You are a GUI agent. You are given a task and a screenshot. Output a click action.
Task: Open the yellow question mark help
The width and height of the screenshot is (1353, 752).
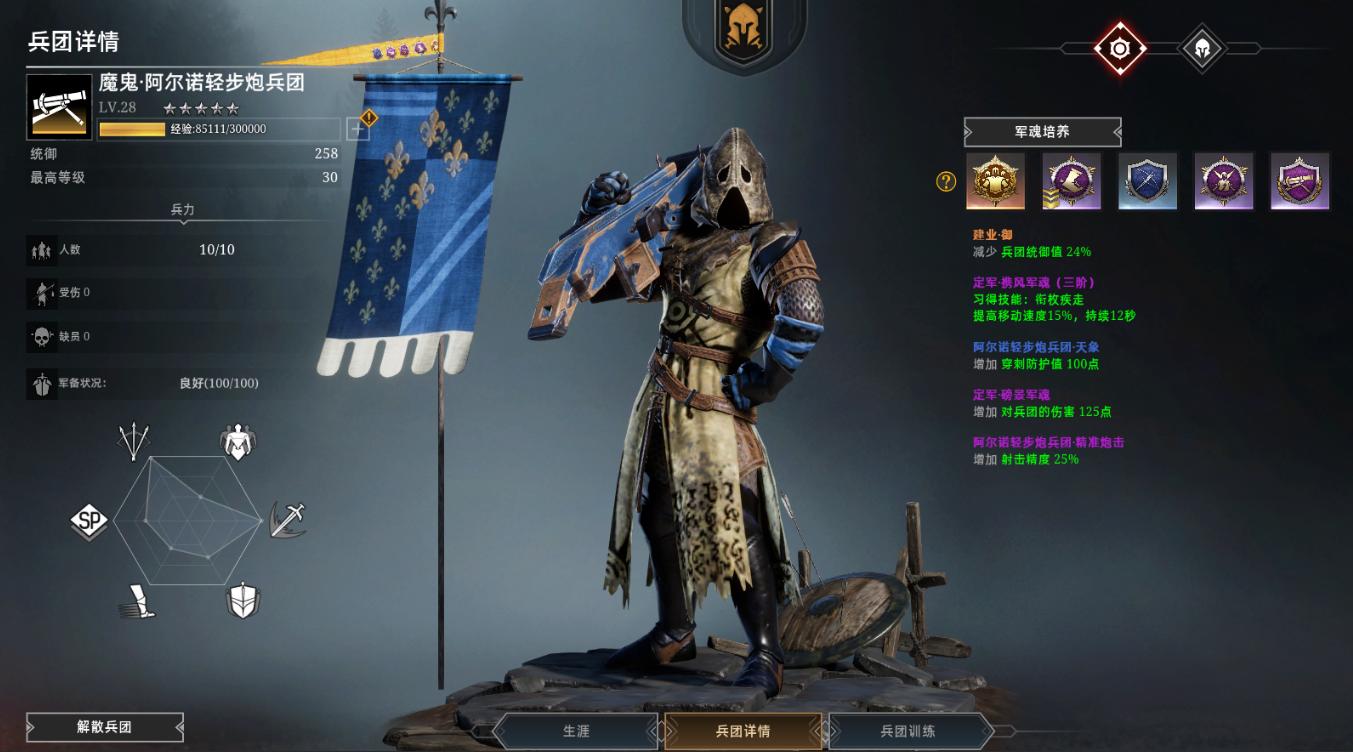pos(945,181)
